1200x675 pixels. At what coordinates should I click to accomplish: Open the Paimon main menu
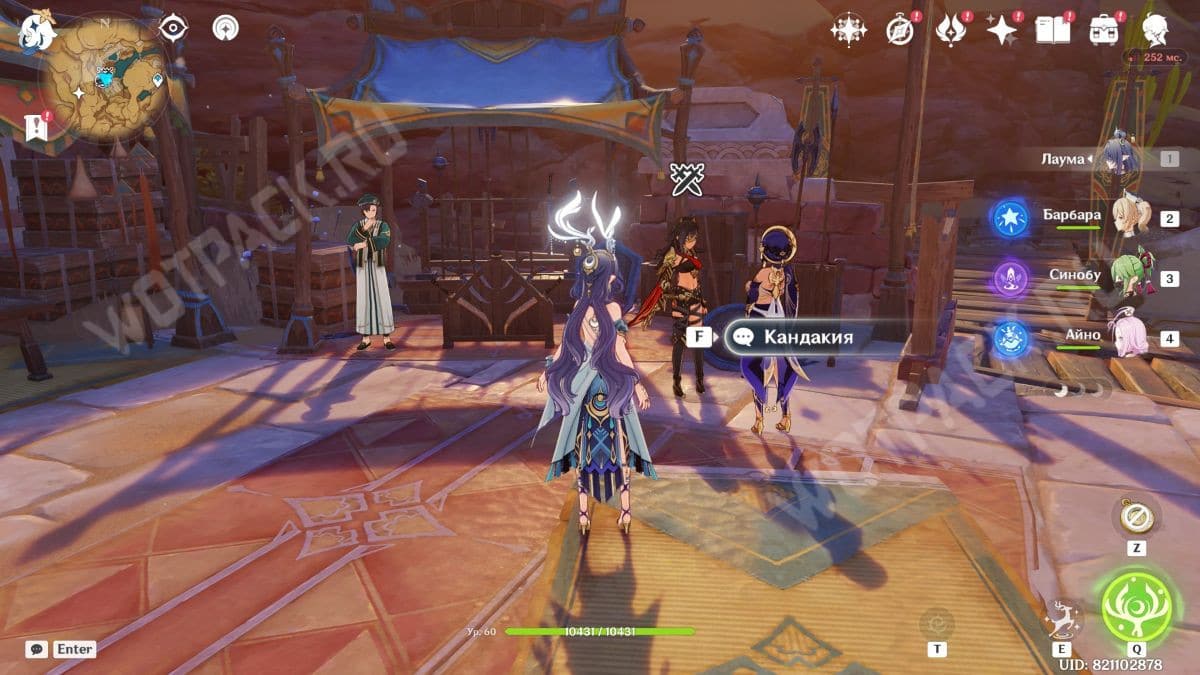point(38,31)
